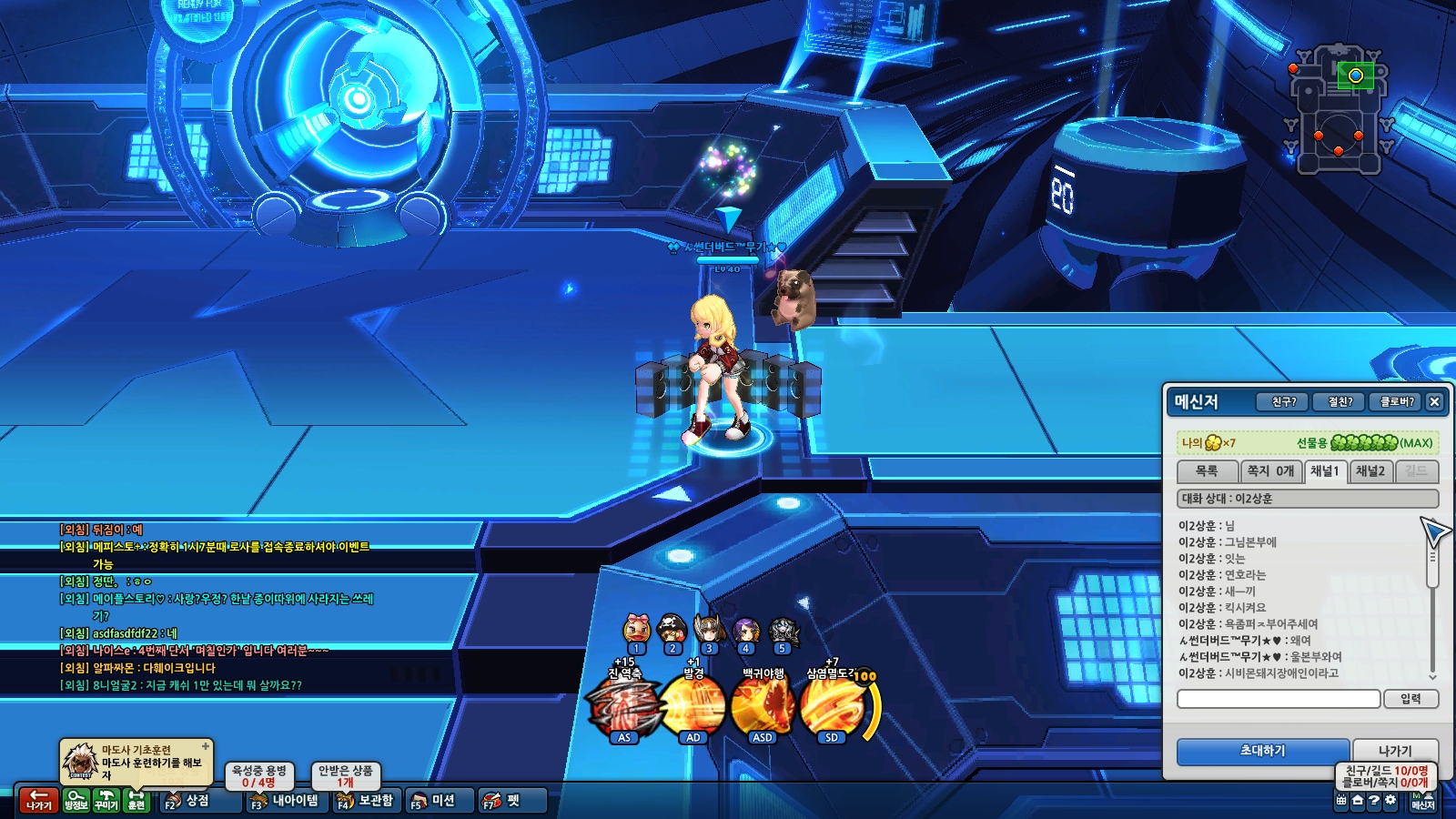Open 내아이템 my items

[286, 801]
